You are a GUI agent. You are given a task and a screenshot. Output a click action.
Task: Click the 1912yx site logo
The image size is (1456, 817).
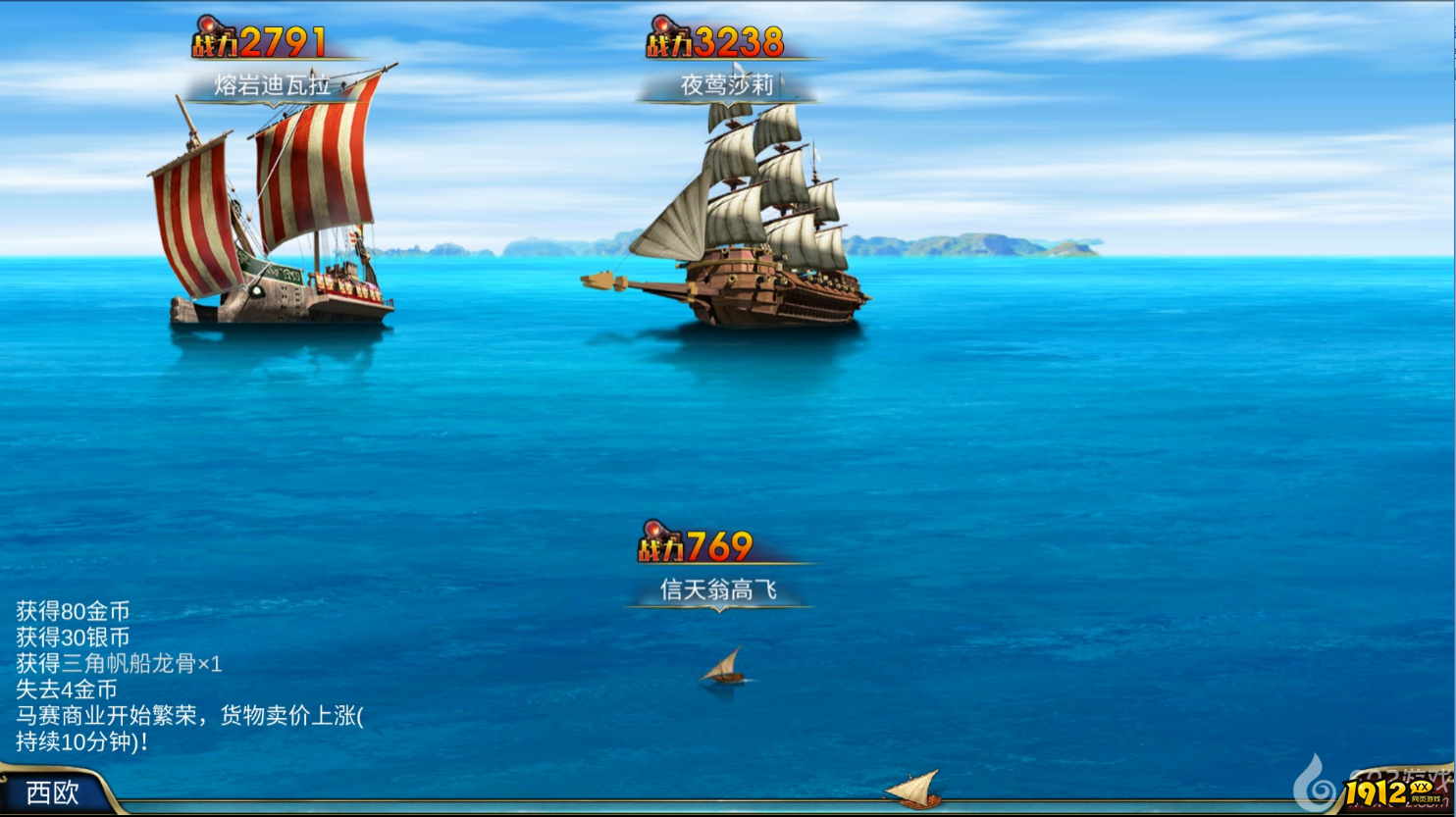coord(1391,792)
